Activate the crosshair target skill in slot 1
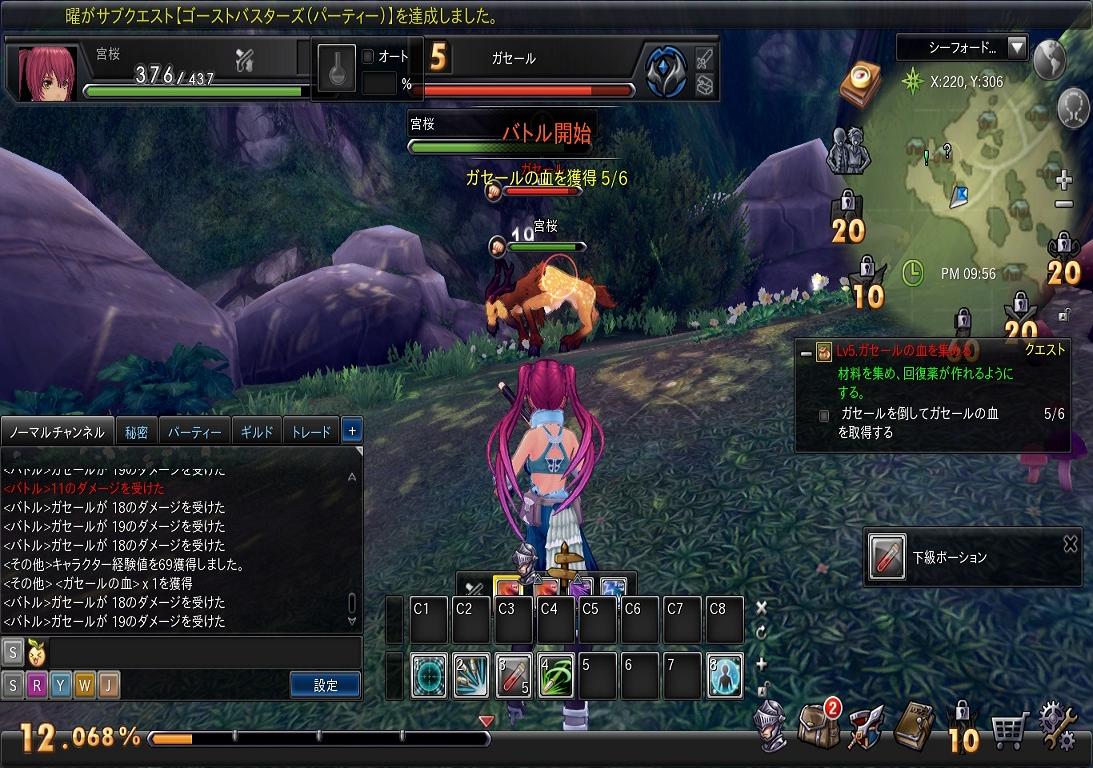 click(430, 676)
